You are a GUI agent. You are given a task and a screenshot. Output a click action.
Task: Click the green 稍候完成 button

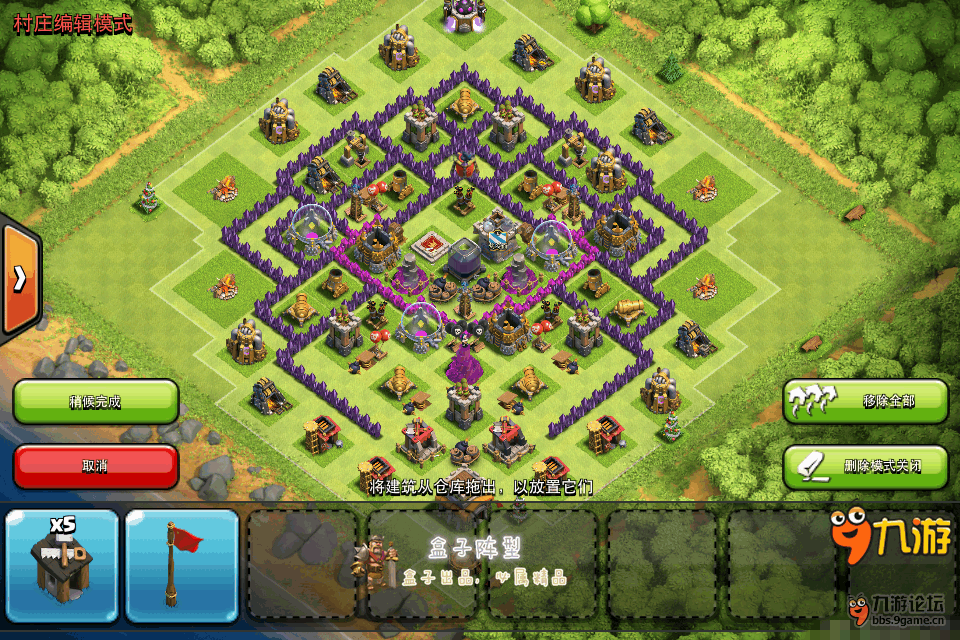tap(96, 402)
